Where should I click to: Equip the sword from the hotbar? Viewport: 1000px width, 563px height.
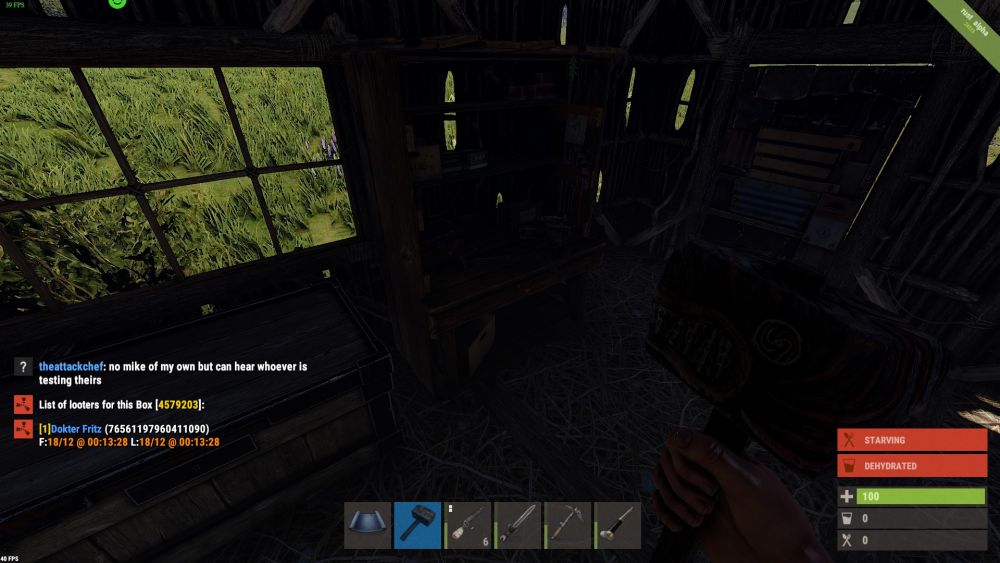tap(518, 525)
